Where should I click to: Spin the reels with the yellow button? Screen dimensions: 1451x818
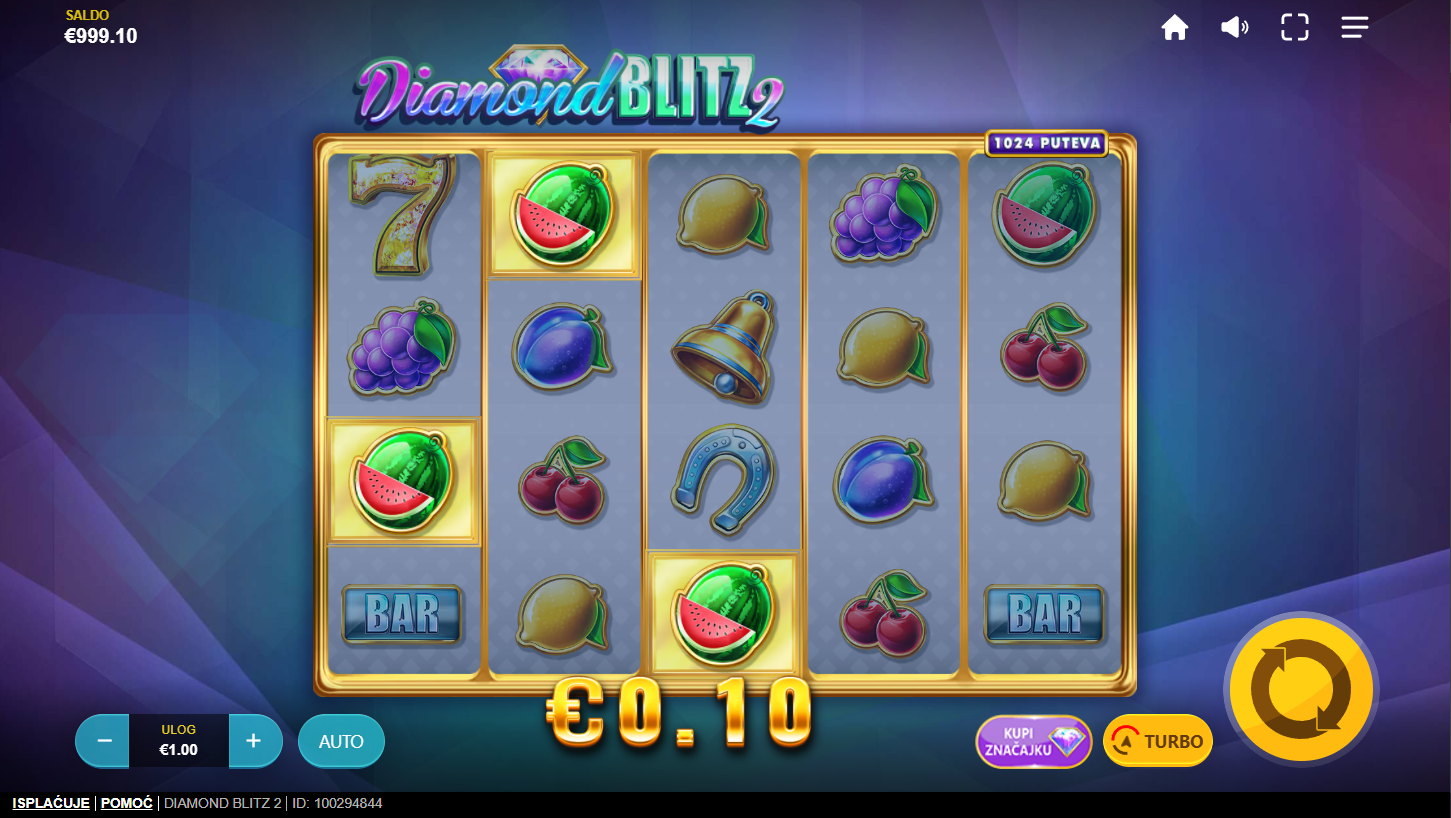(x=1300, y=689)
